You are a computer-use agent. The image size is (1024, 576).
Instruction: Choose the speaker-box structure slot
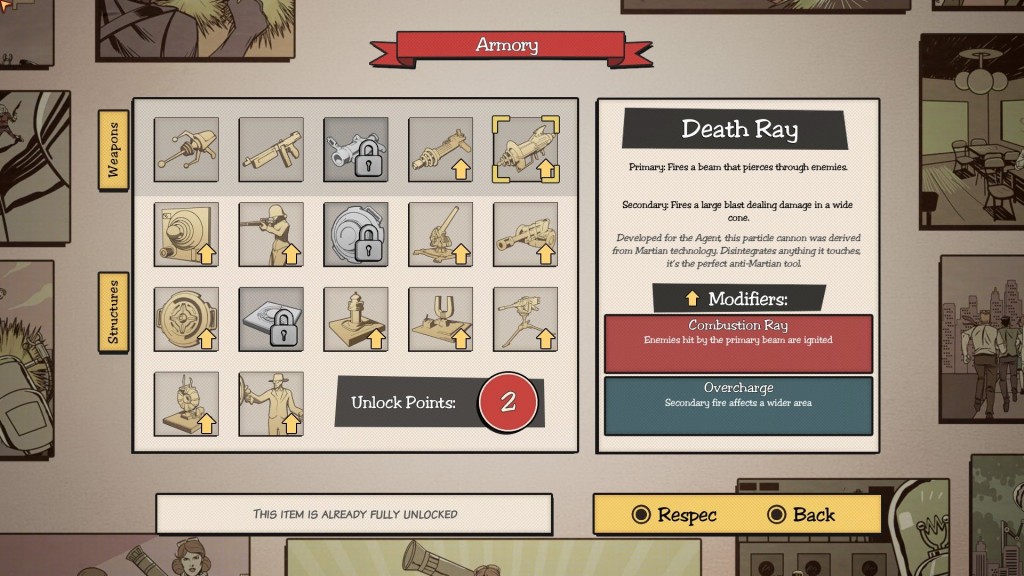[186, 235]
